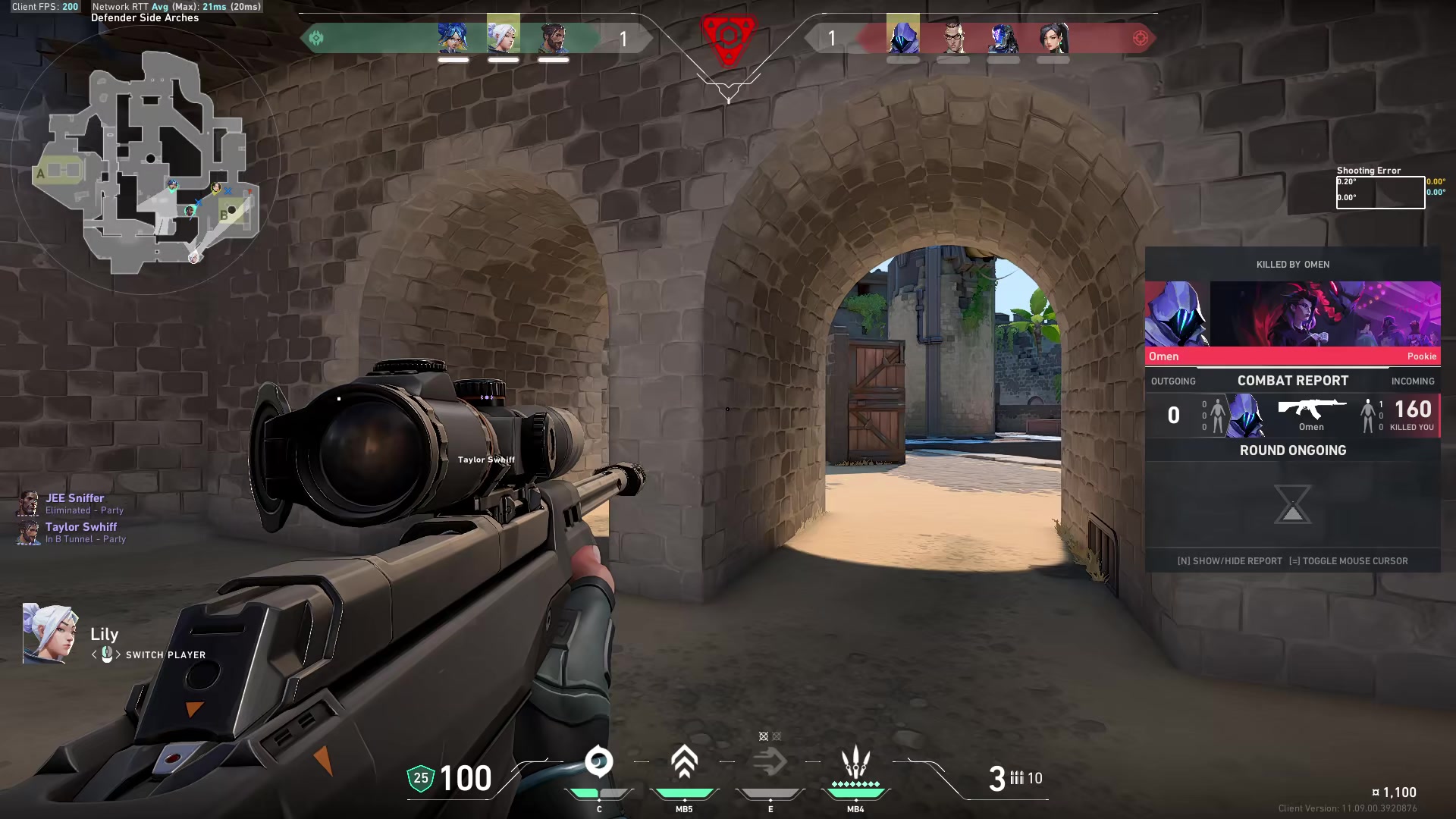
Task: Open the Omen row in combat report
Action: point(1292,416)
